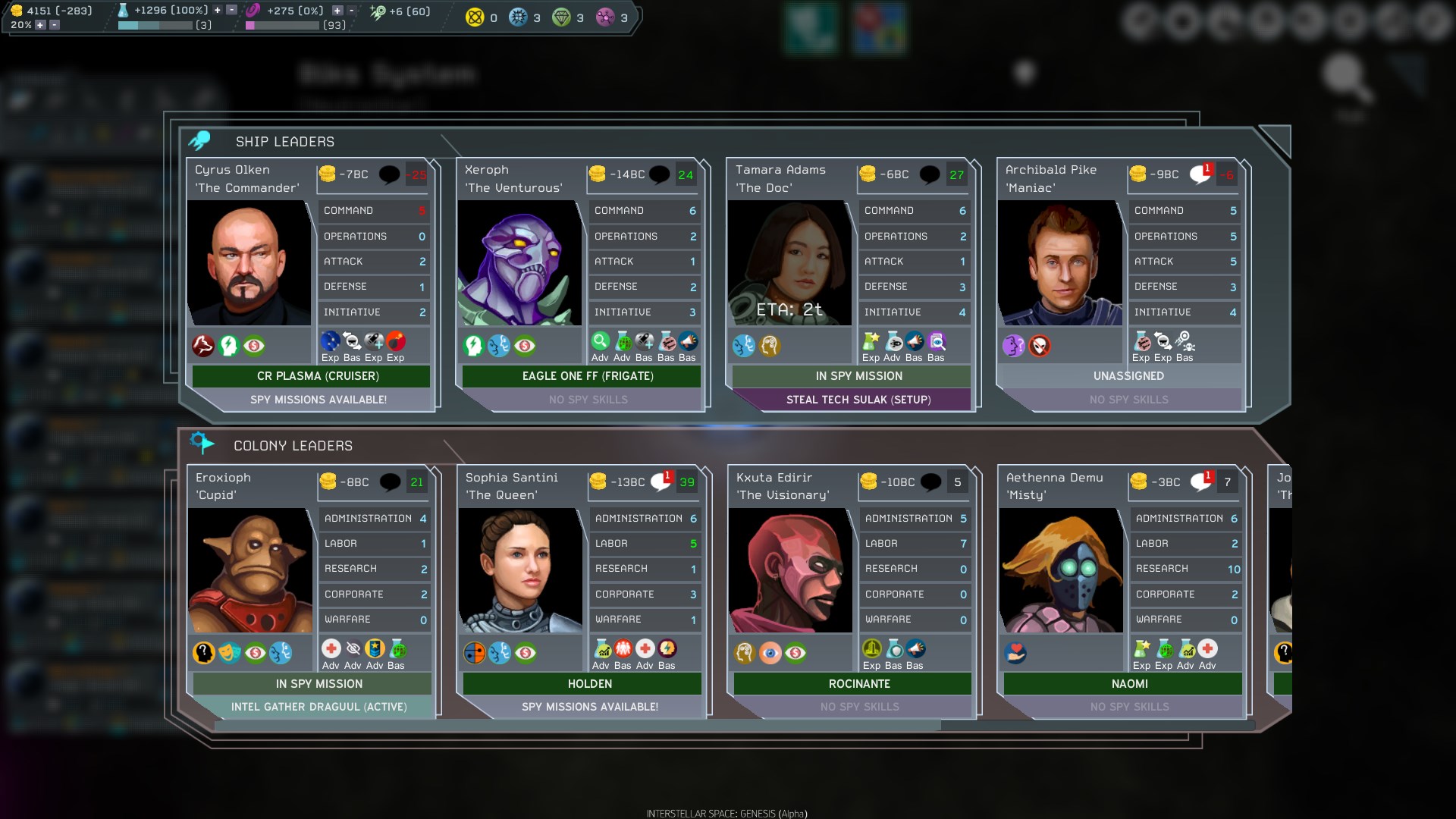1456x819 pixels.
Task: Open the research flask icon in top bar
Action: [x=124, y=11]
